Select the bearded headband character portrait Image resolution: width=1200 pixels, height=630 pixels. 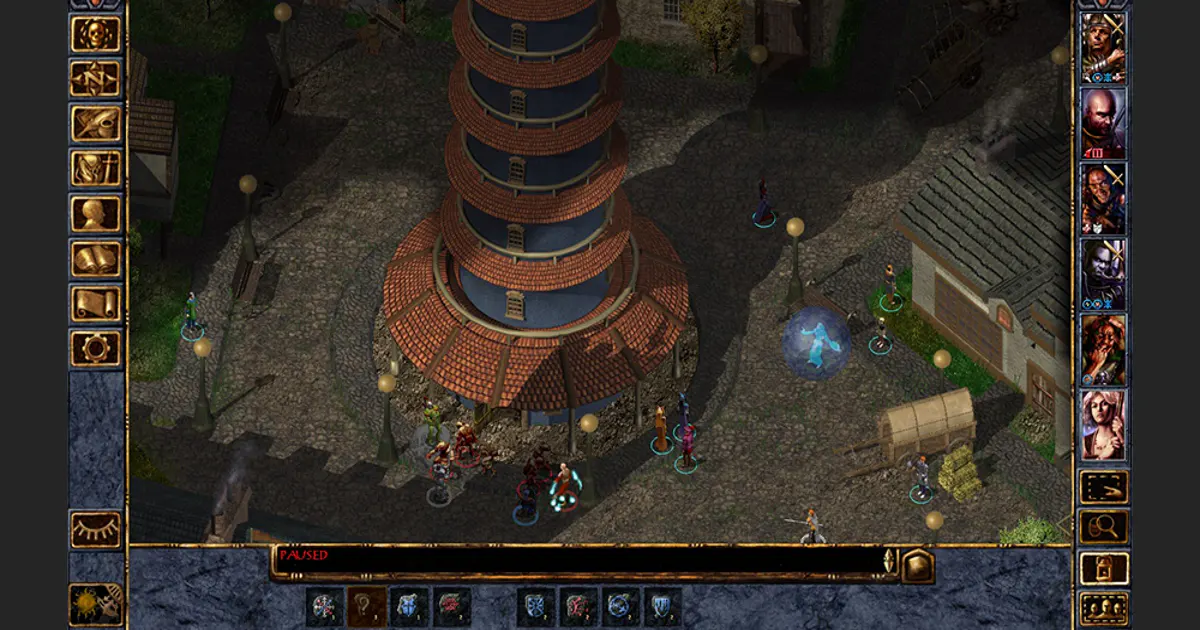(1103, 47)
